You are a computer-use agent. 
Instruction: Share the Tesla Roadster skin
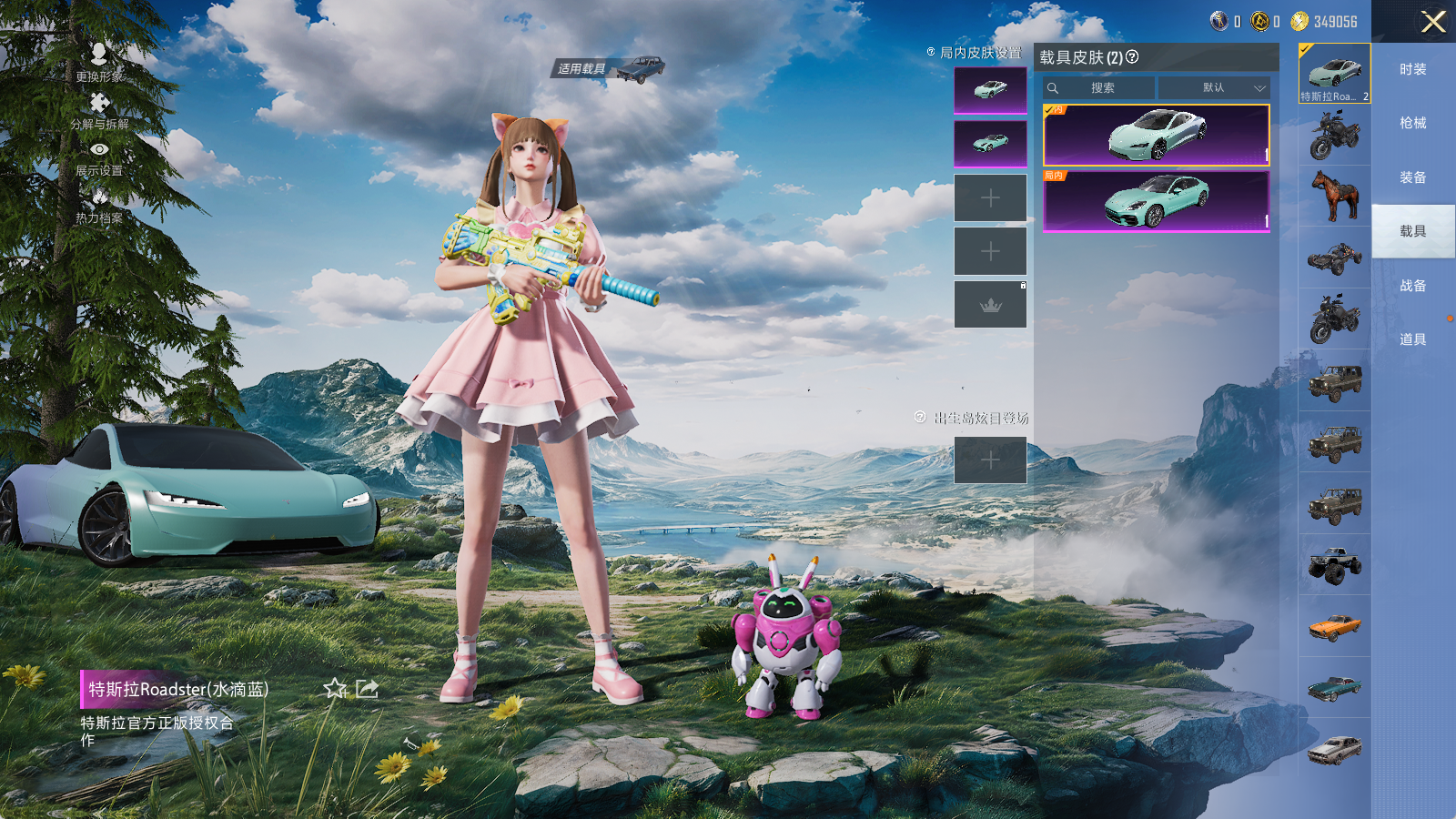coord(367,689)
